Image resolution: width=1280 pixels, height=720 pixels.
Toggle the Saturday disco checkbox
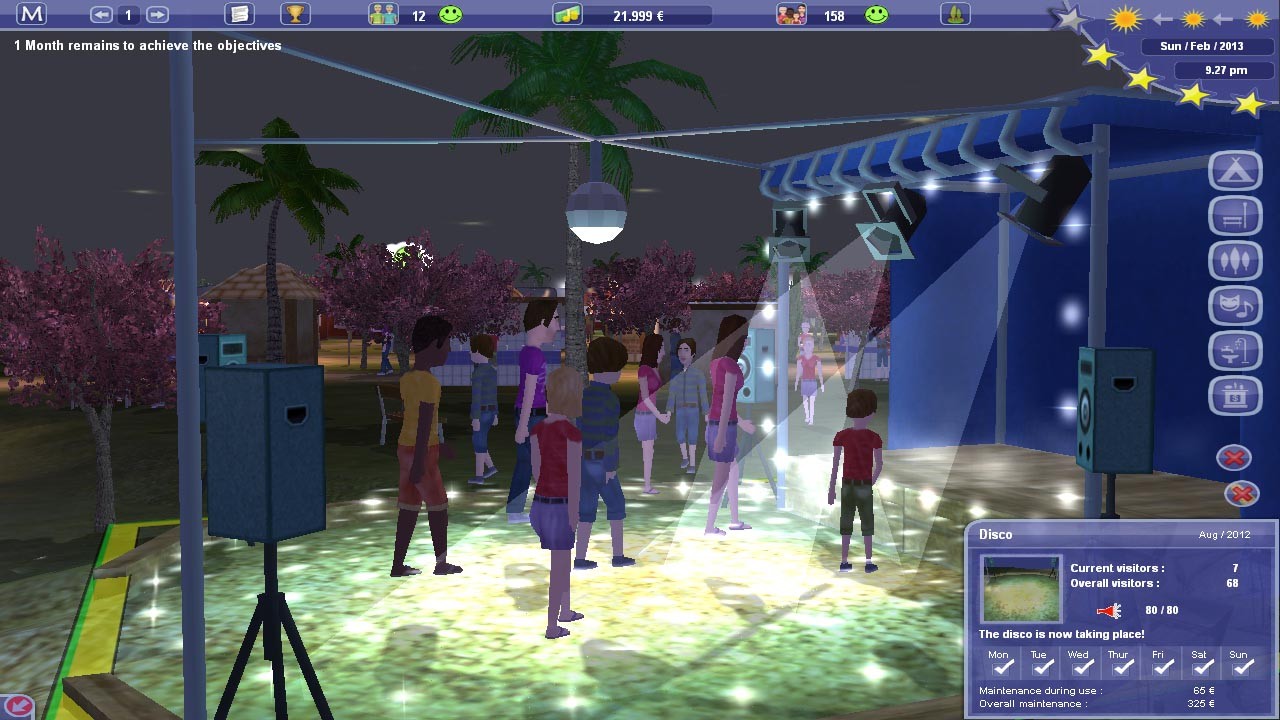[1202, 667]
